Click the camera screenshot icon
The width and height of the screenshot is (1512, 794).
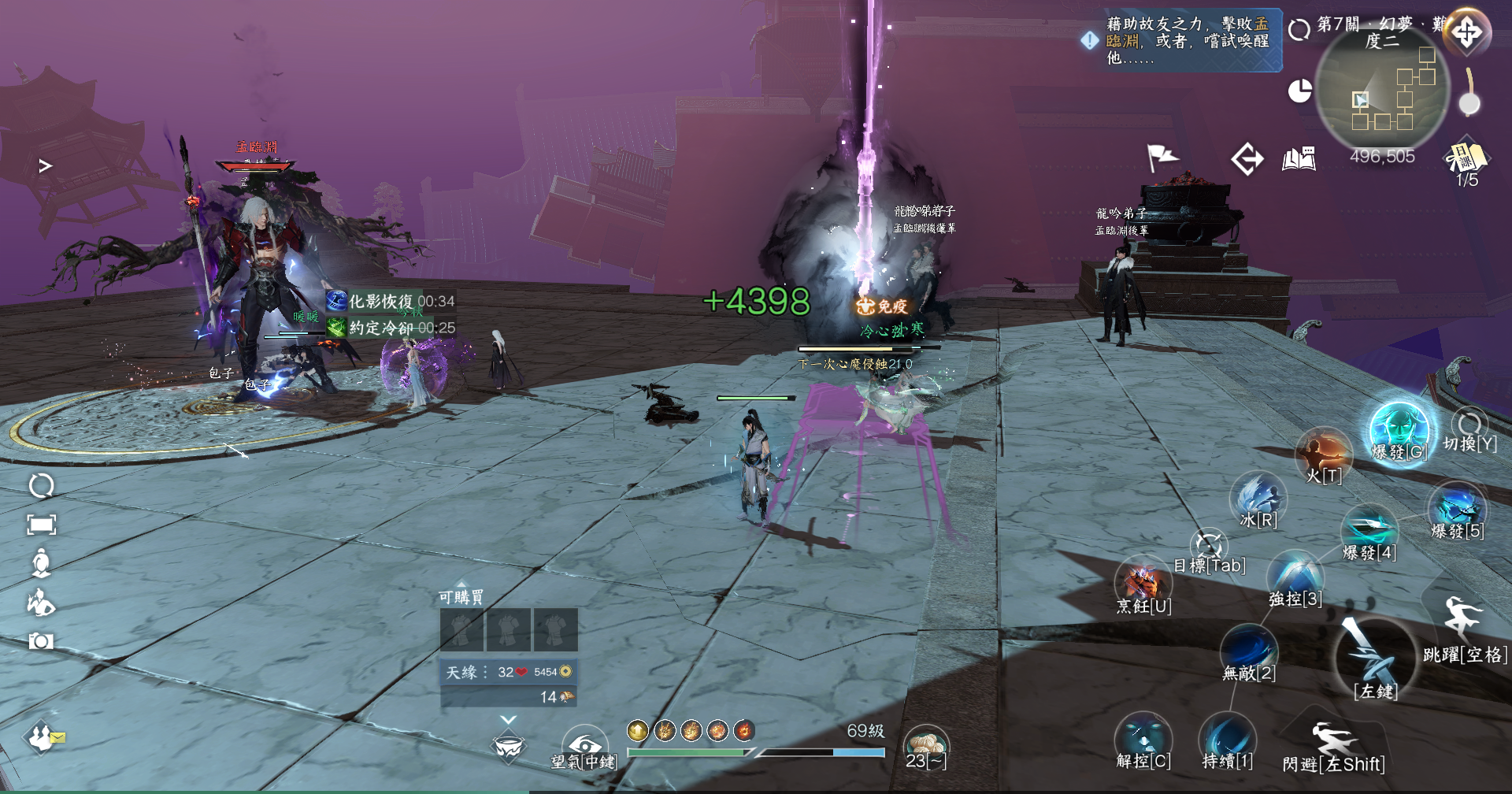coord(41,641)
